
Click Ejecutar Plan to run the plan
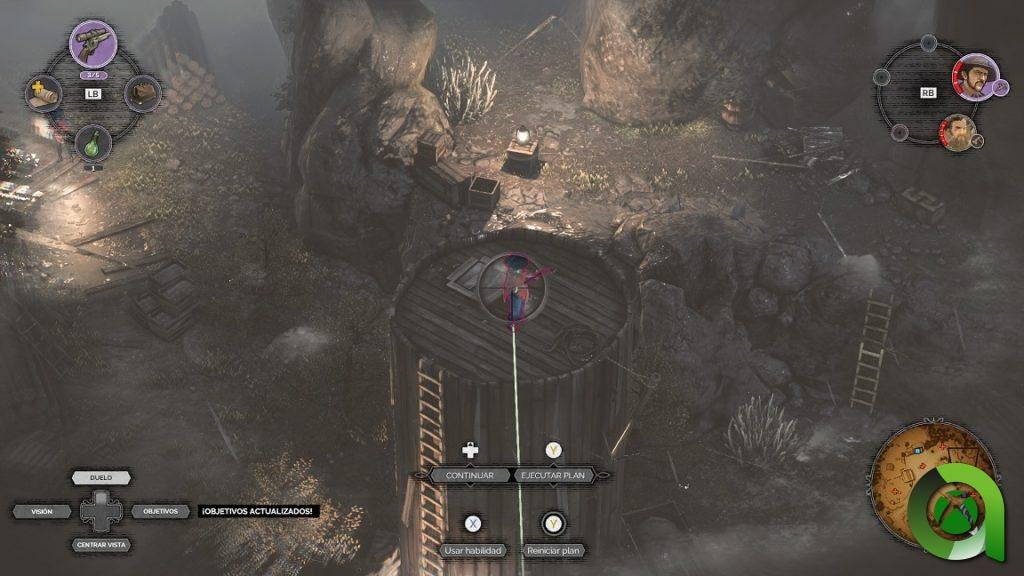552,476
